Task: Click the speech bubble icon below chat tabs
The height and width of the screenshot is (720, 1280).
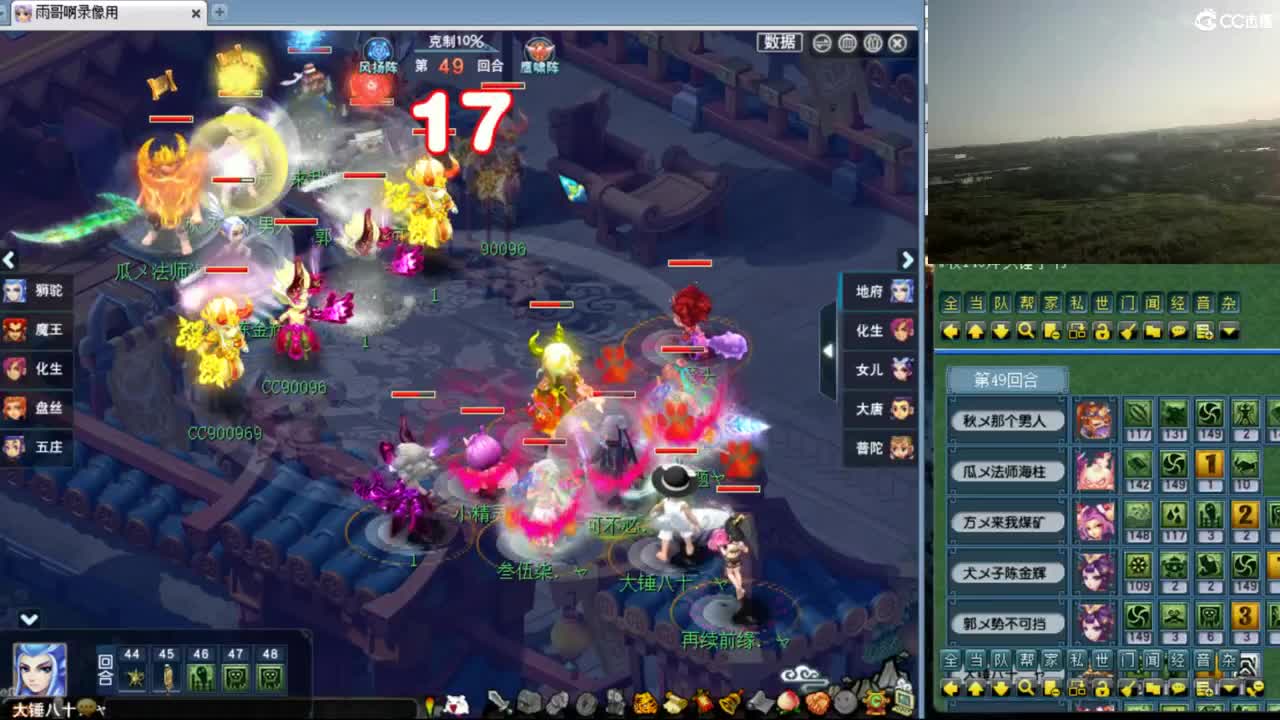Action: pos(1178,331)
